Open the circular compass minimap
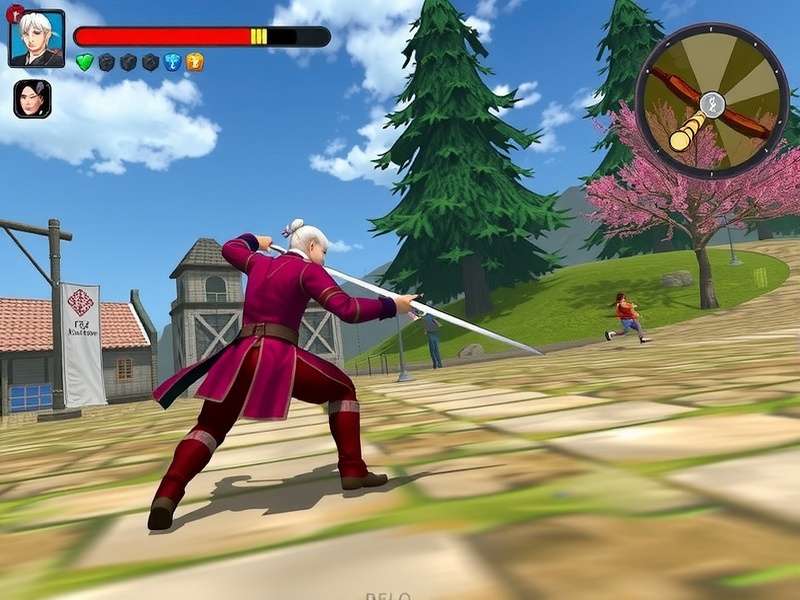The height and width of the screenshot is (600, 800). (x=712, y=100)
